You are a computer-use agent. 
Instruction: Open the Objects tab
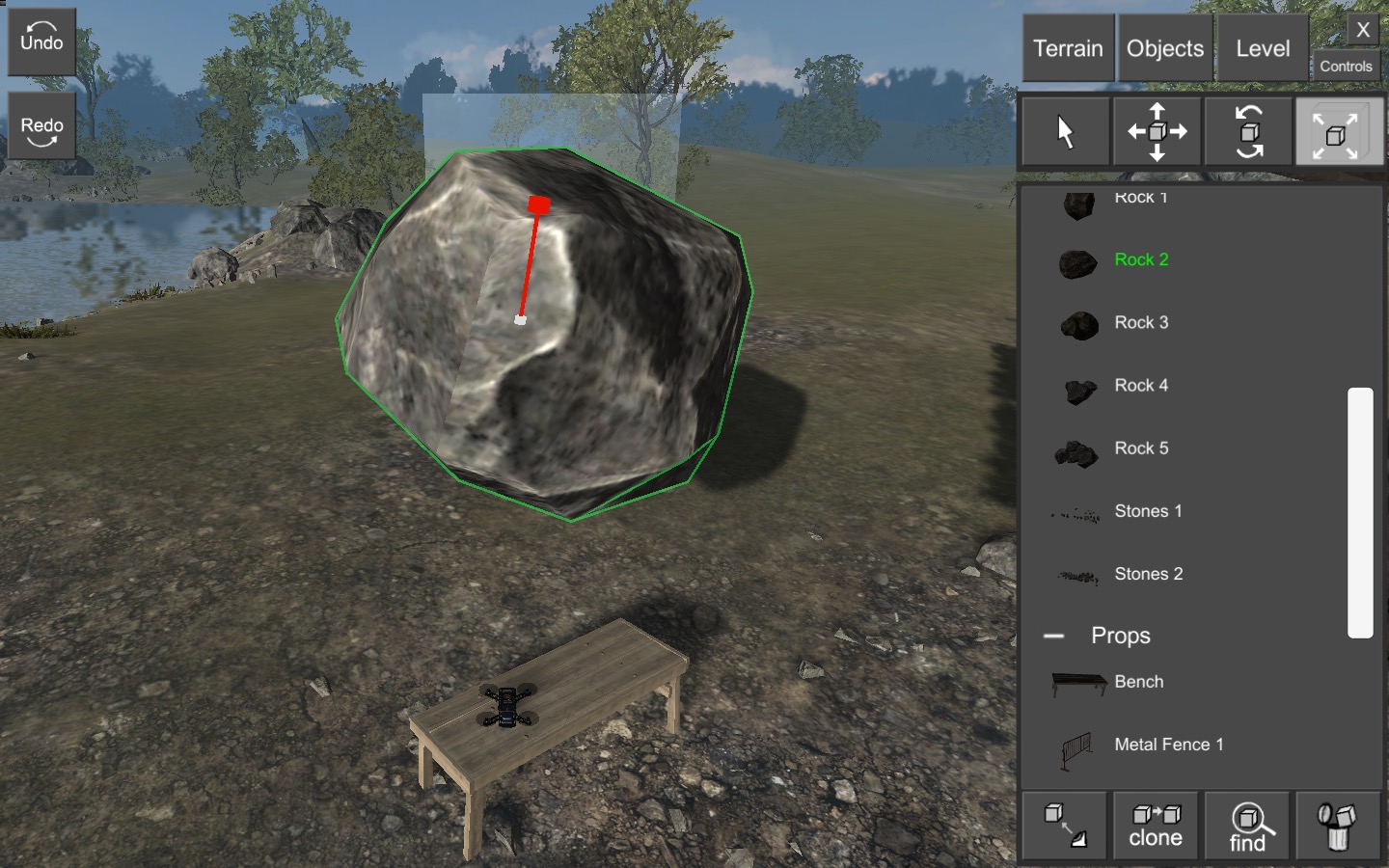click(1164, 48)
